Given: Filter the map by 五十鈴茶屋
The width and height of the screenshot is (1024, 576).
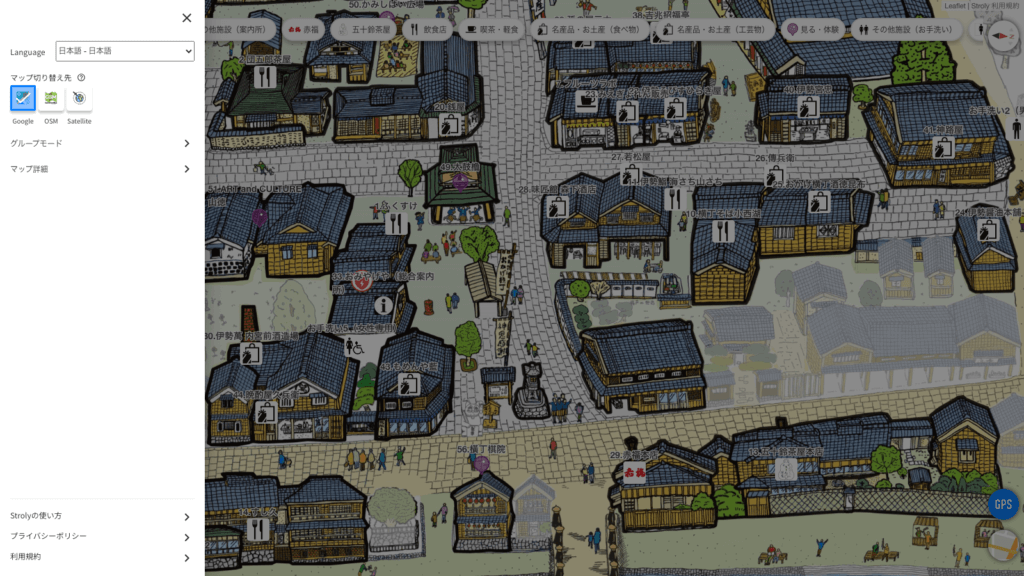Looking at the screenshot, I should click(x=364, y=30).
